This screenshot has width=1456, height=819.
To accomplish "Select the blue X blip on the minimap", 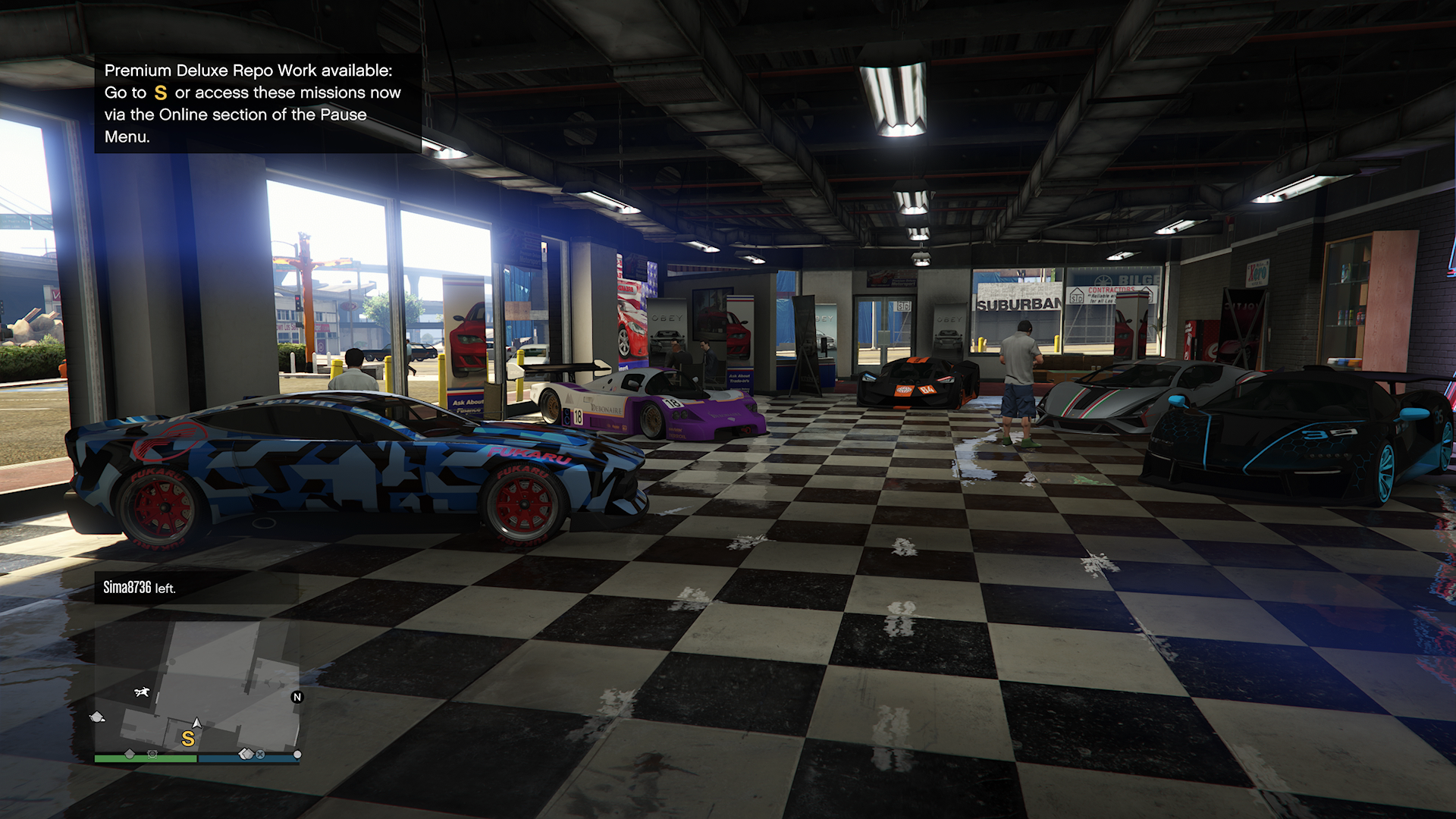I will (260, 755).
